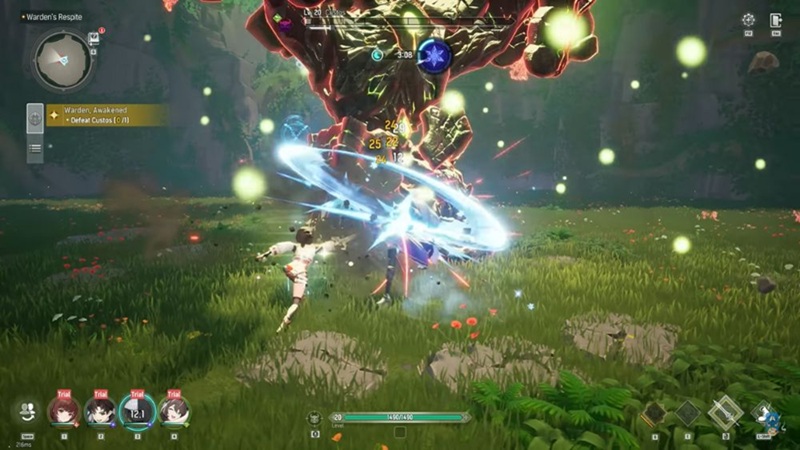Open the quest list icon below tracker
Viewport: 800px width, 450px height.
35,148
